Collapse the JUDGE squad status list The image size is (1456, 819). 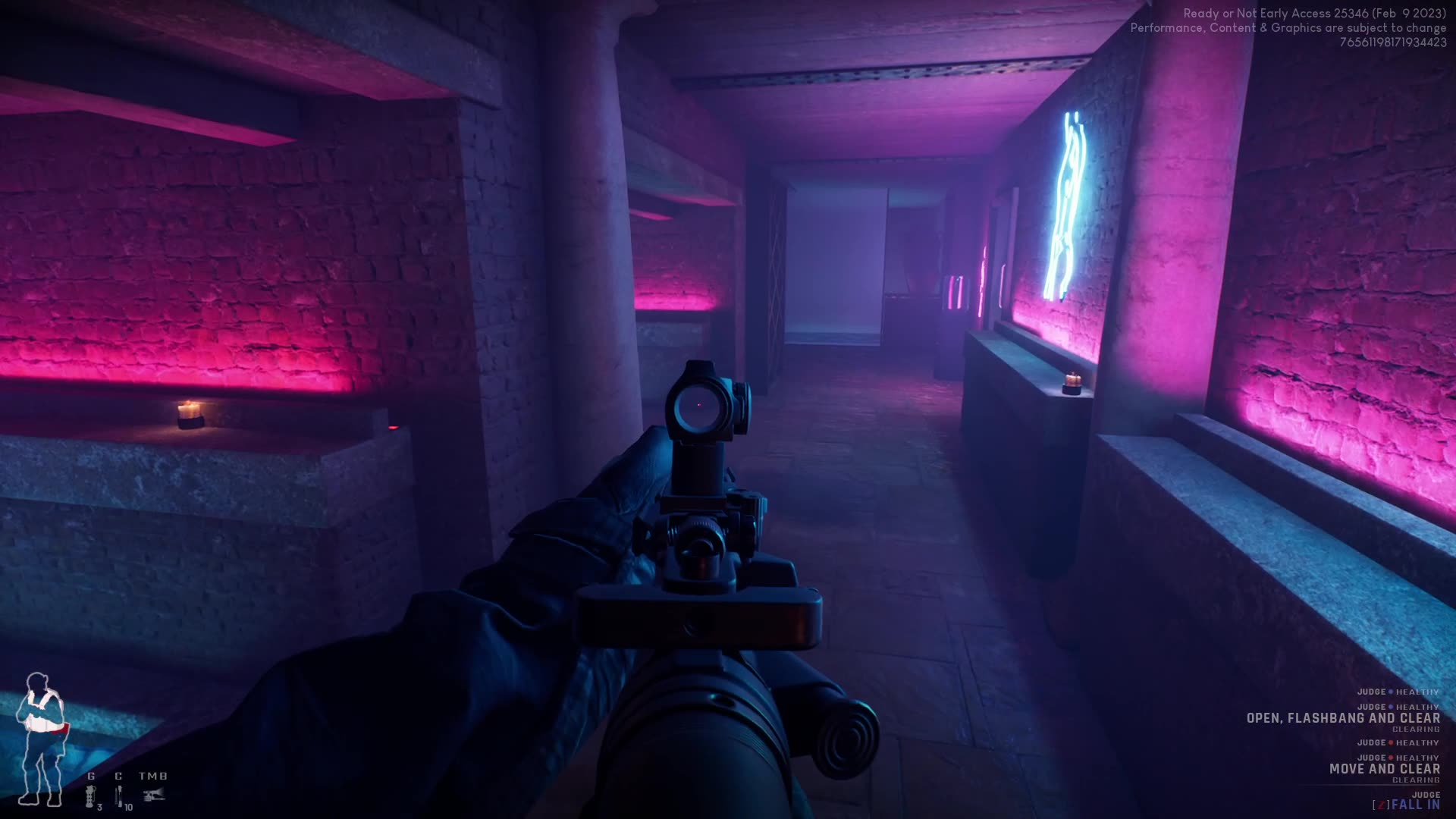[x=1373, y=692]
